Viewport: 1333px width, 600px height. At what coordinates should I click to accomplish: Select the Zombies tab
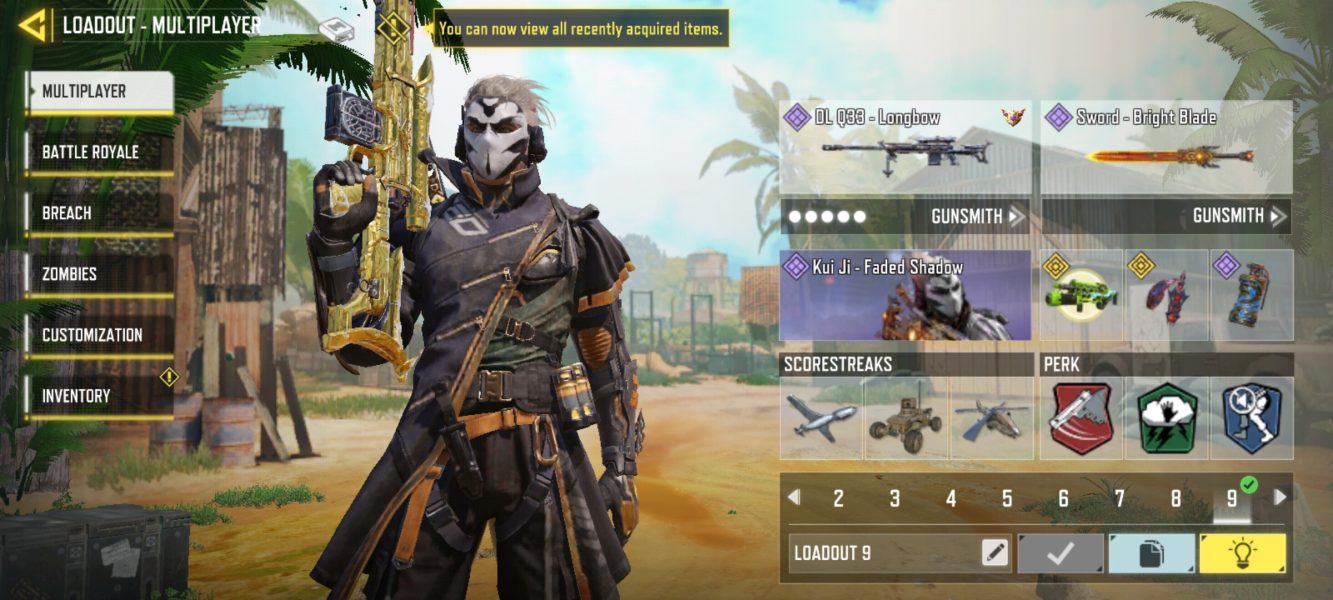pos(98,275)
